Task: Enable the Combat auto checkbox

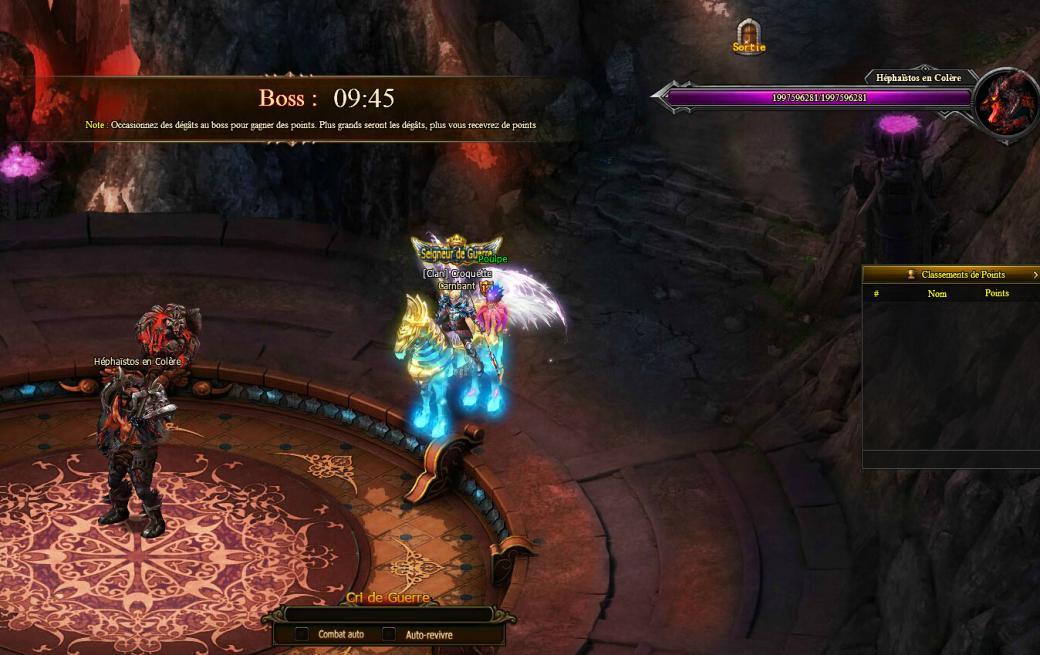Action: [x=301, y=634]
